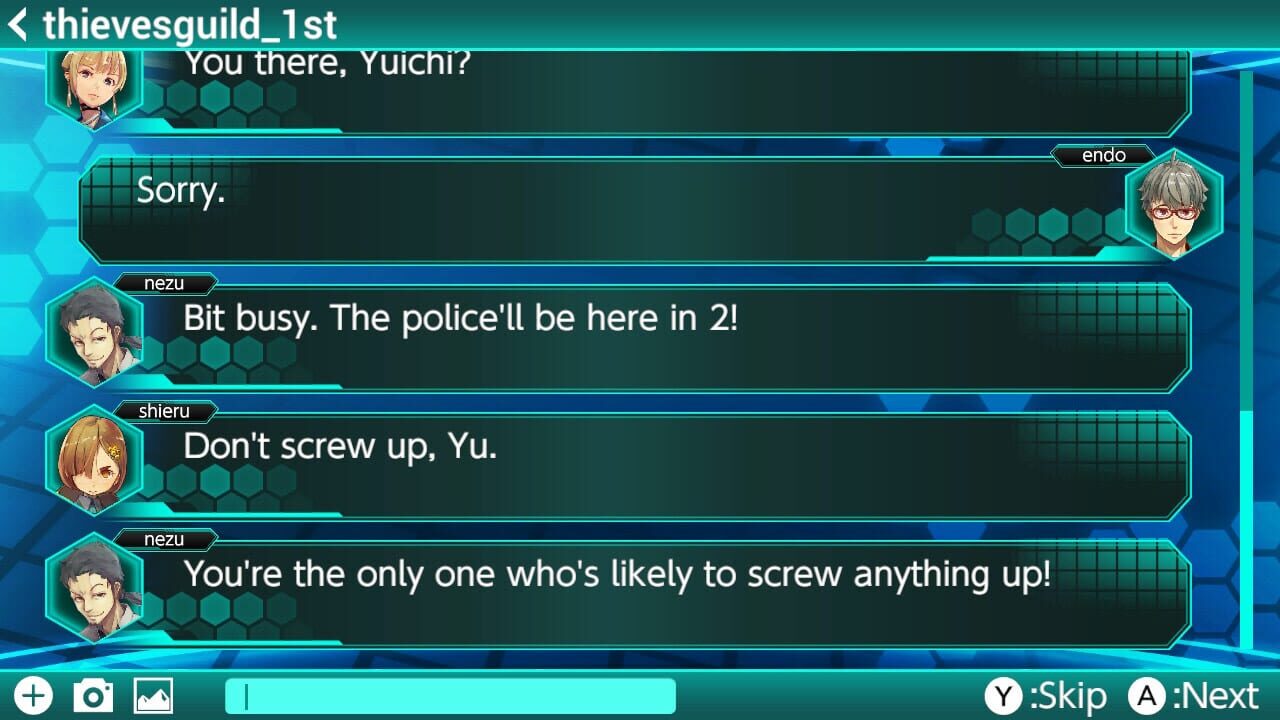Select the thievesguild_1st chat title
The width and height of the screenshot is (1280, 720).
click(x=190, y=25)
